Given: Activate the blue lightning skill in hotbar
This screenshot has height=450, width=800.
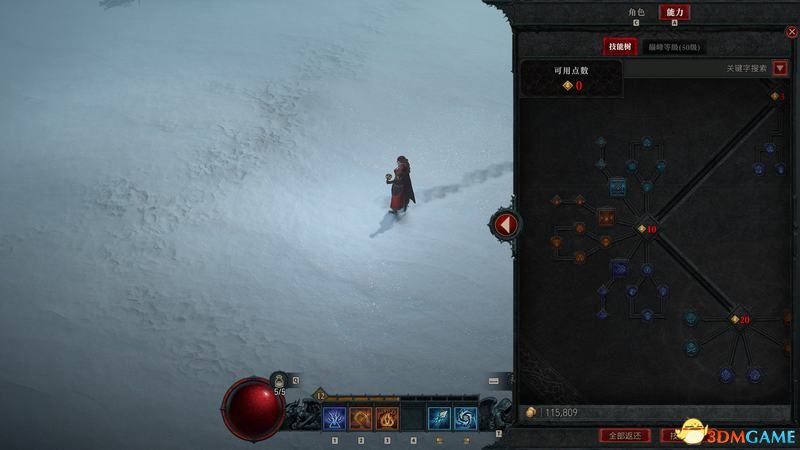Looking at the screenshot, I should click(334, 418).
